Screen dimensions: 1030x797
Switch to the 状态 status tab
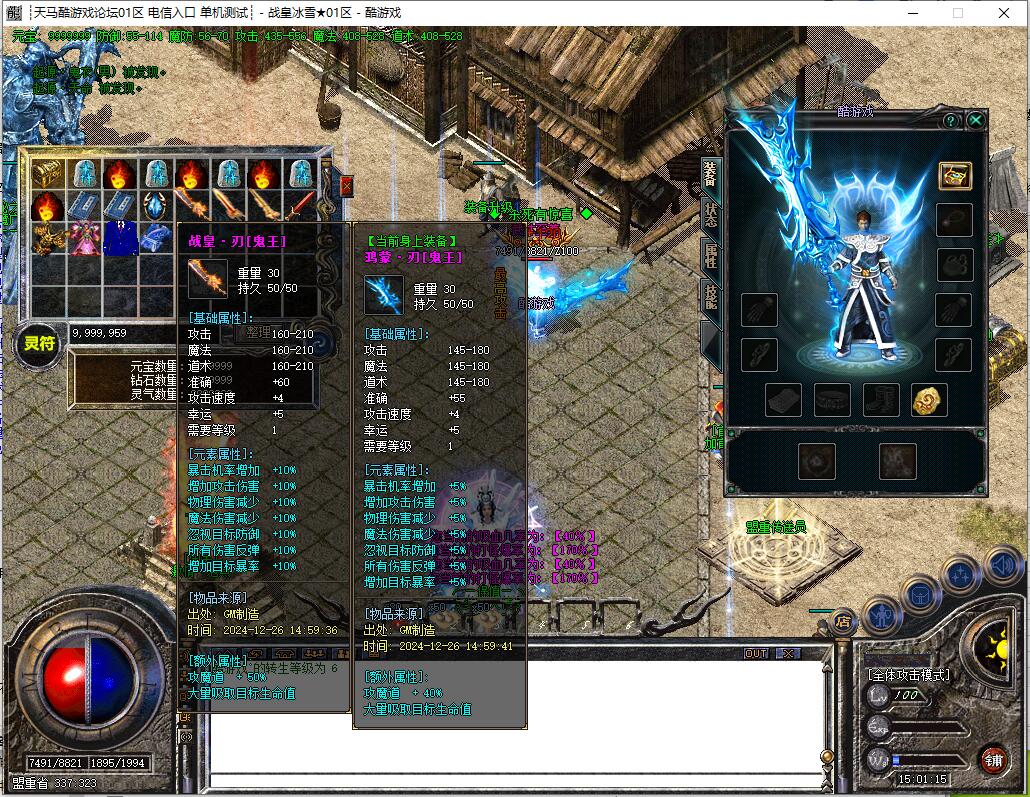[x=711, y=213]
